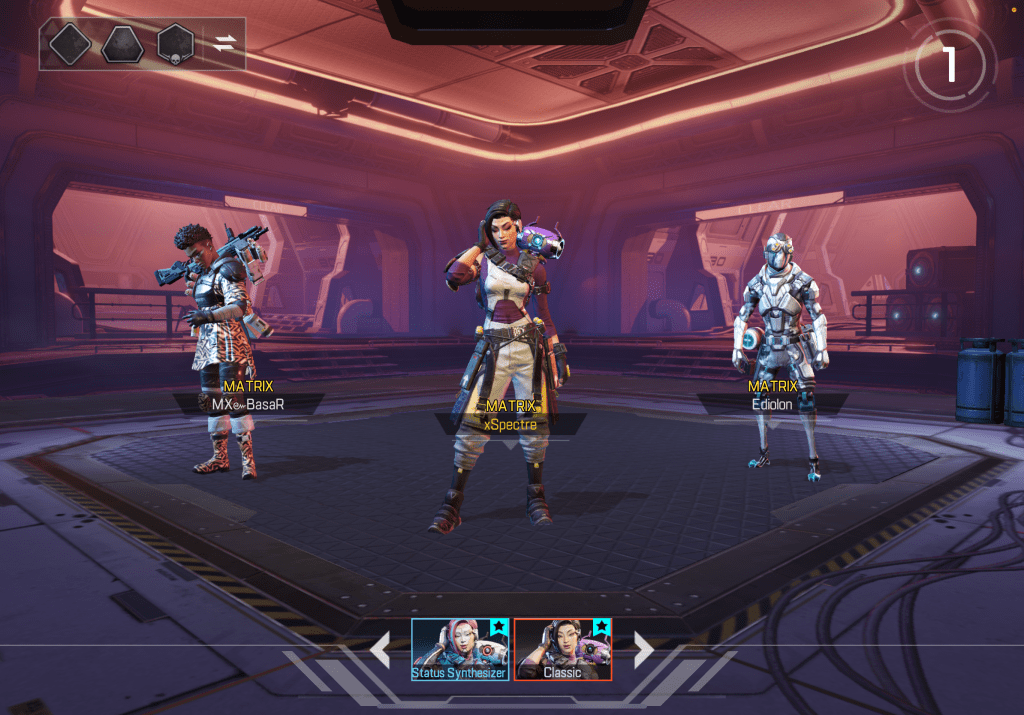Image resolution: width=1024 pixels, height=715 pixels.
Task: Select the middle heptagon badge slot
Action: (x=122, y=45)
